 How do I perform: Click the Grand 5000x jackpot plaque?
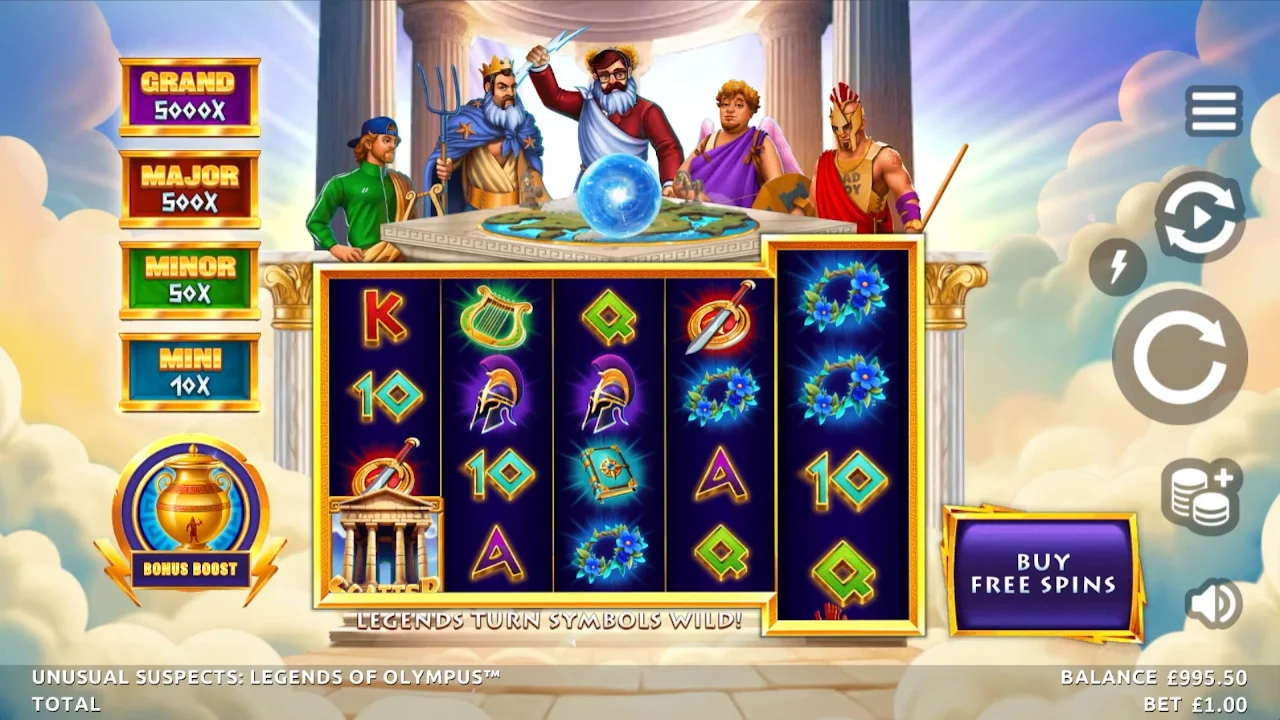click(190, 93)
